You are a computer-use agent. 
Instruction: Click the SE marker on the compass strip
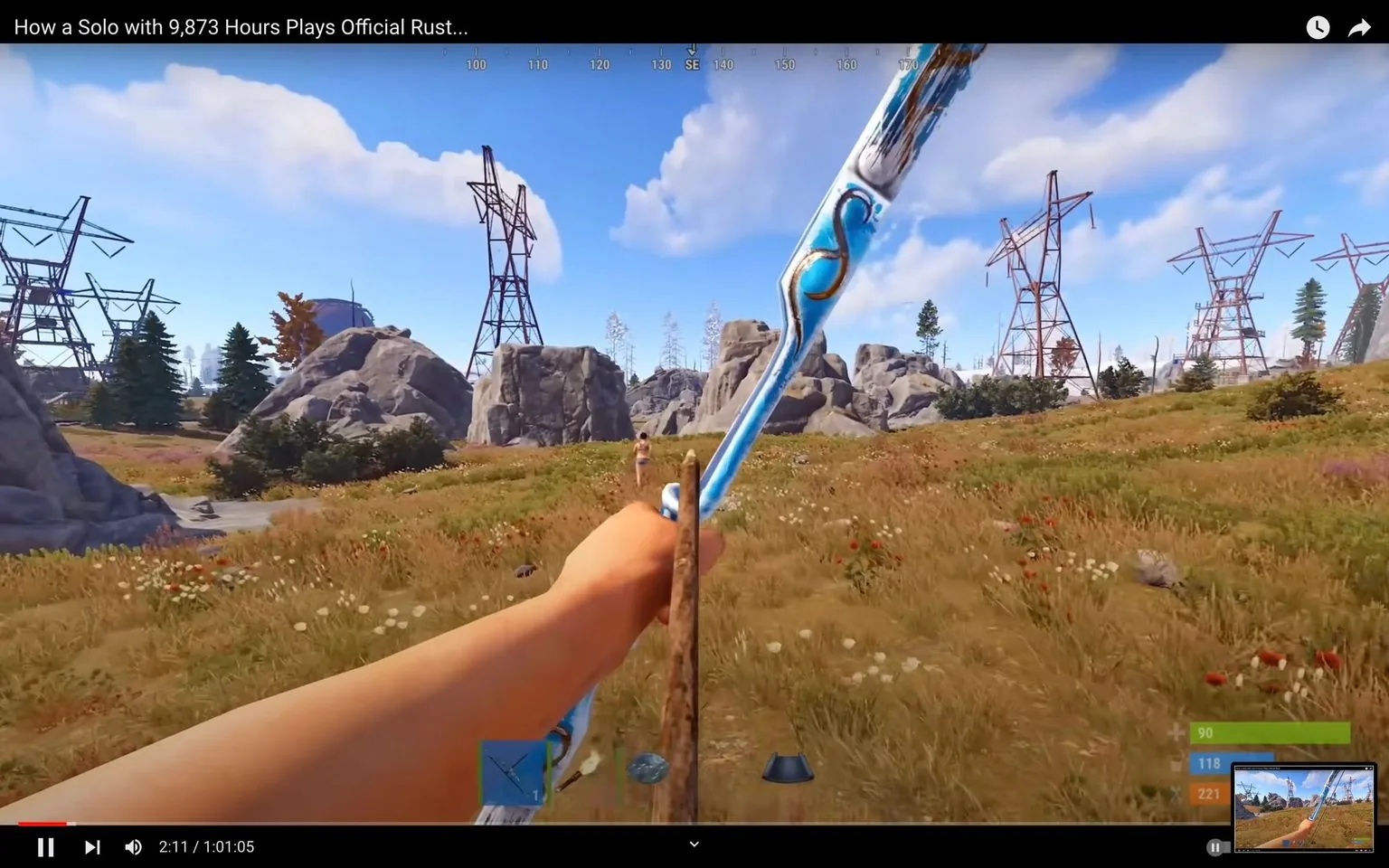(692, 63)
